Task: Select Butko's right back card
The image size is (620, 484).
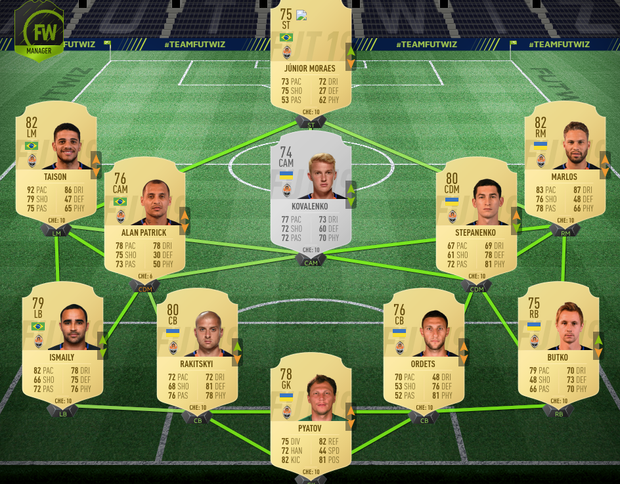Action: [x=559, y=340]
